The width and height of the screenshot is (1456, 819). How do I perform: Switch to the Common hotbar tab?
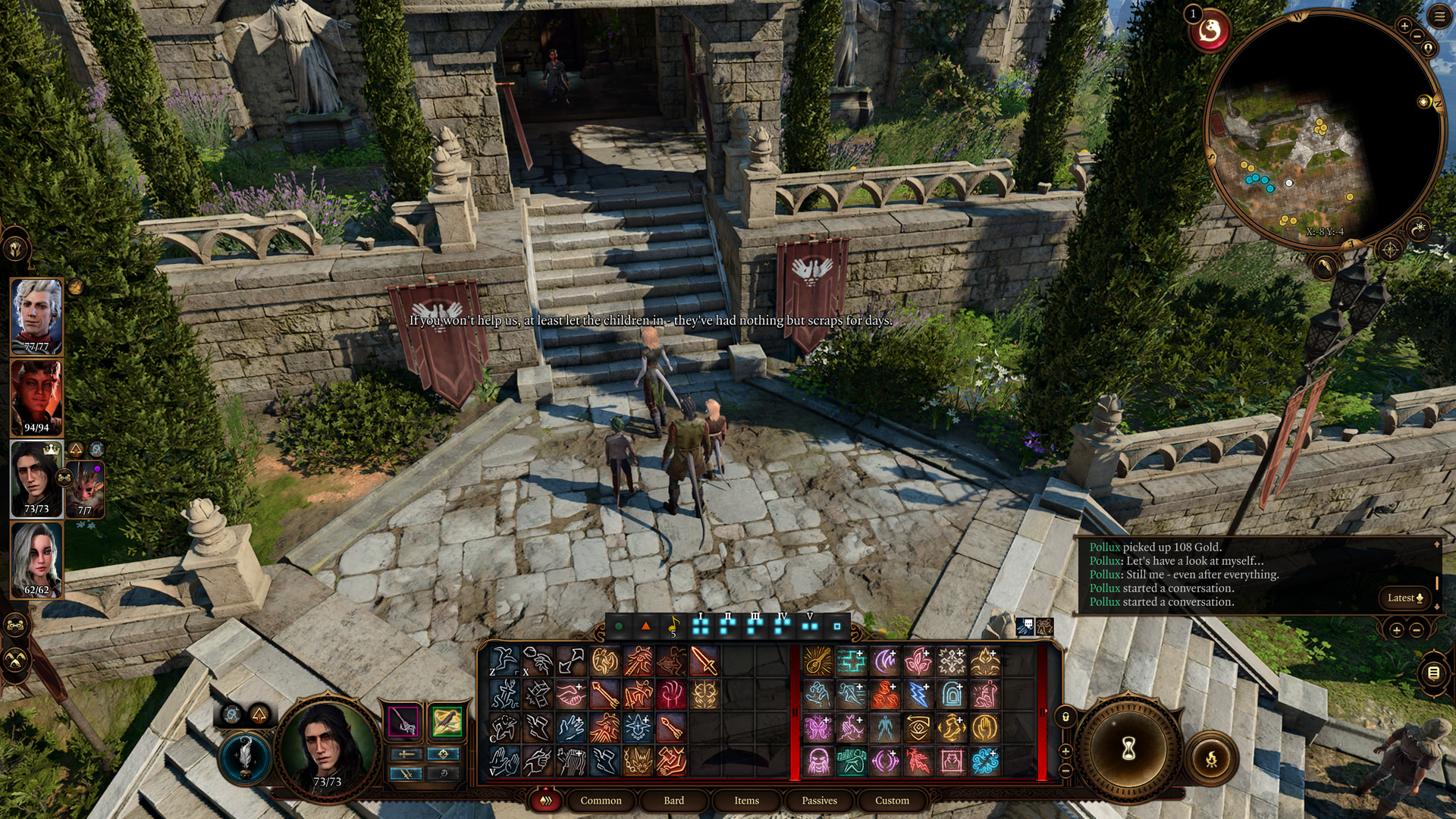(x=601, y=801)
